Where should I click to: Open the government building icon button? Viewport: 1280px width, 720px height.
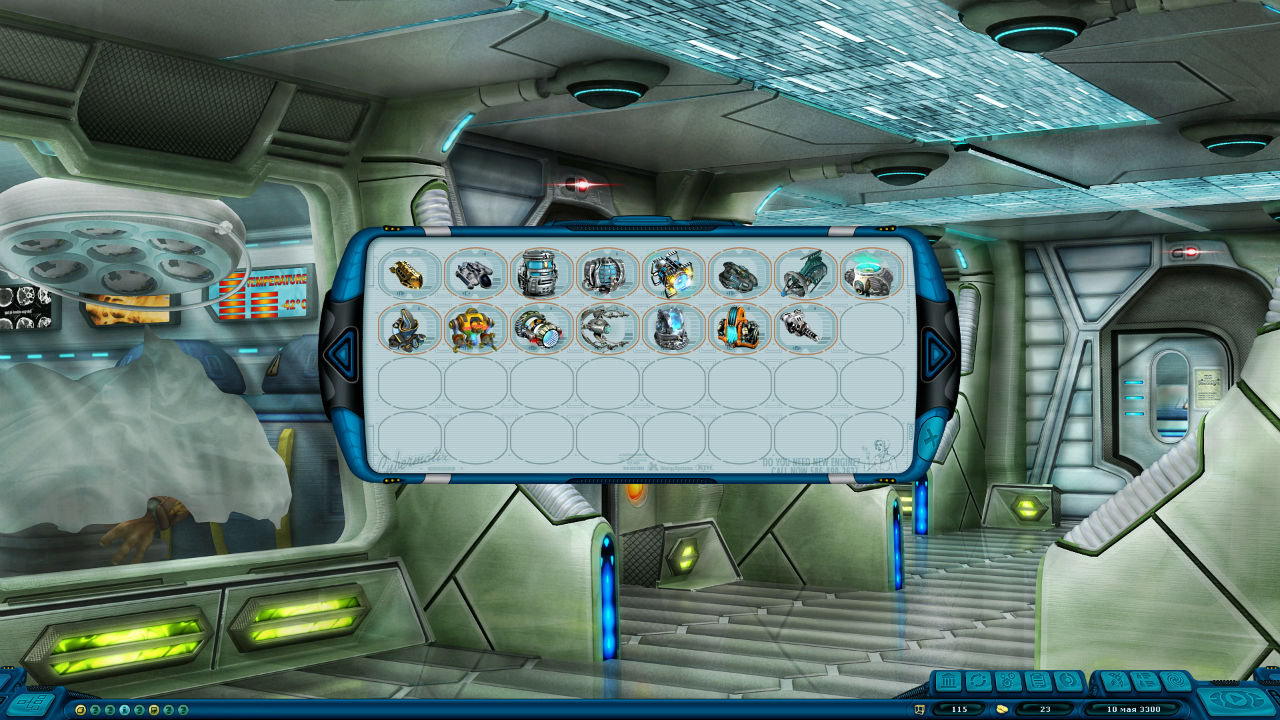(x=948, y=682)
